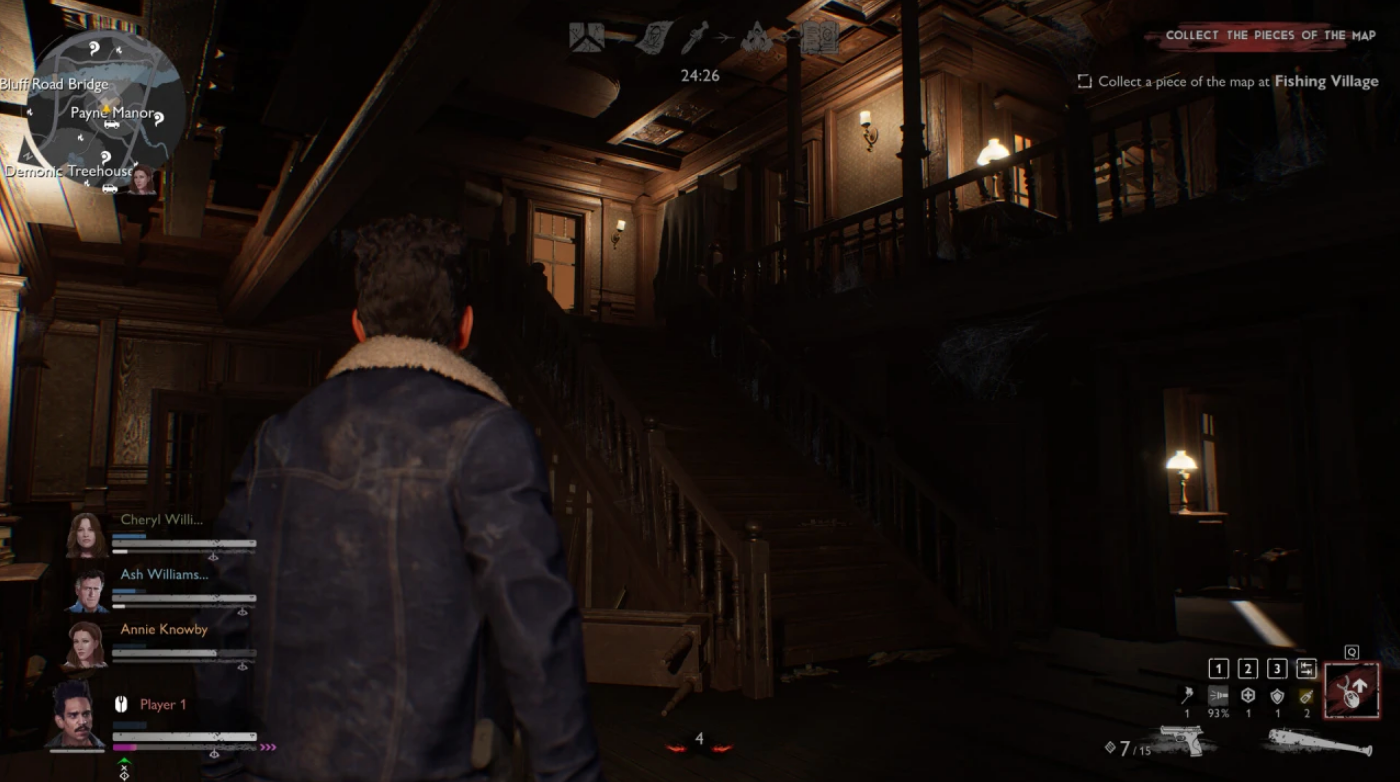
Task: Select the baseball bat weapon icon
Action: click(1320, 742)
